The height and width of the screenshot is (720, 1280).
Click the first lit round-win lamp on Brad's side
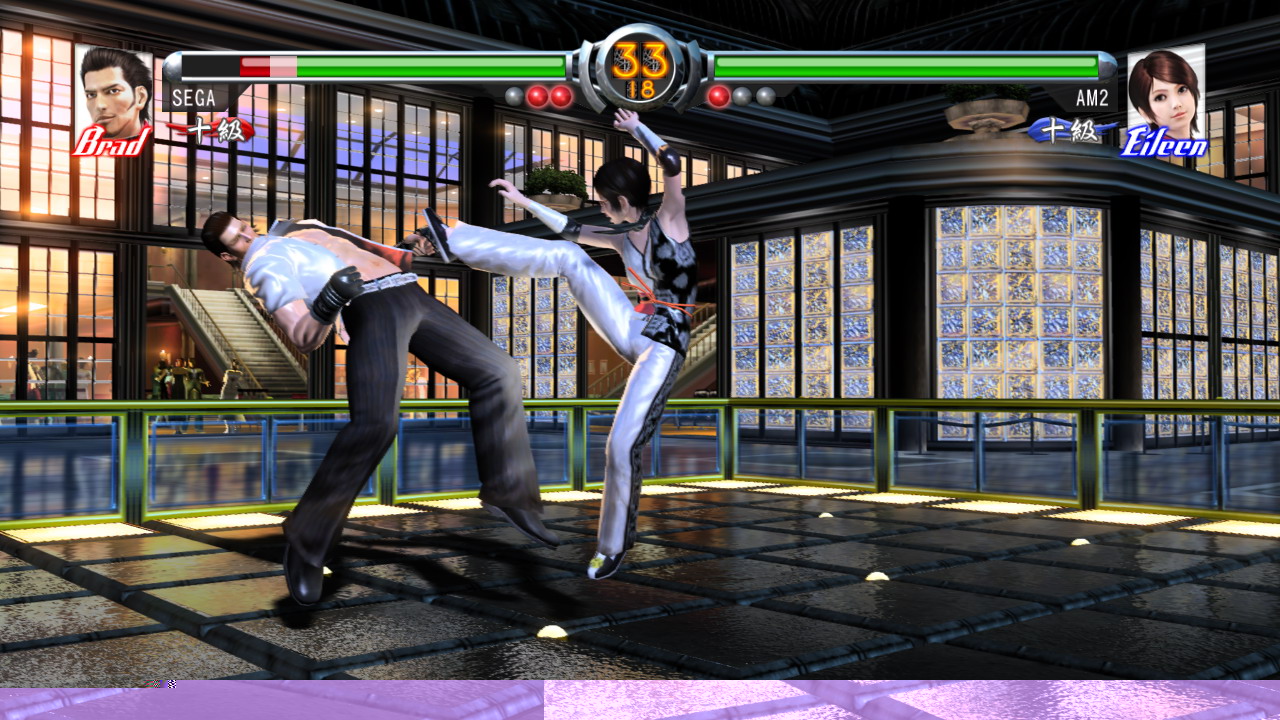click(536, 96)
